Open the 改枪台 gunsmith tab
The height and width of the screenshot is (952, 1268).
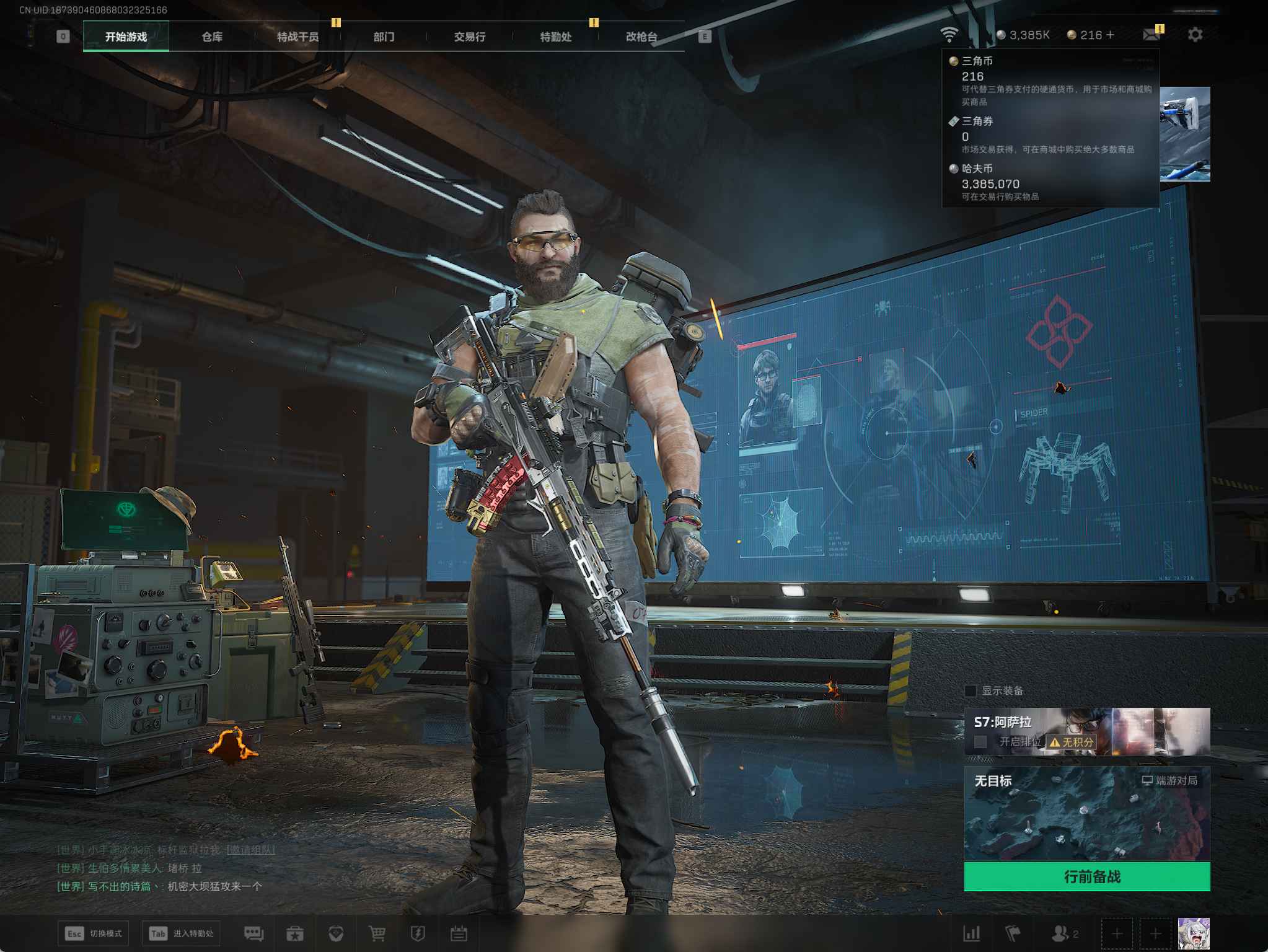[641, 37]
